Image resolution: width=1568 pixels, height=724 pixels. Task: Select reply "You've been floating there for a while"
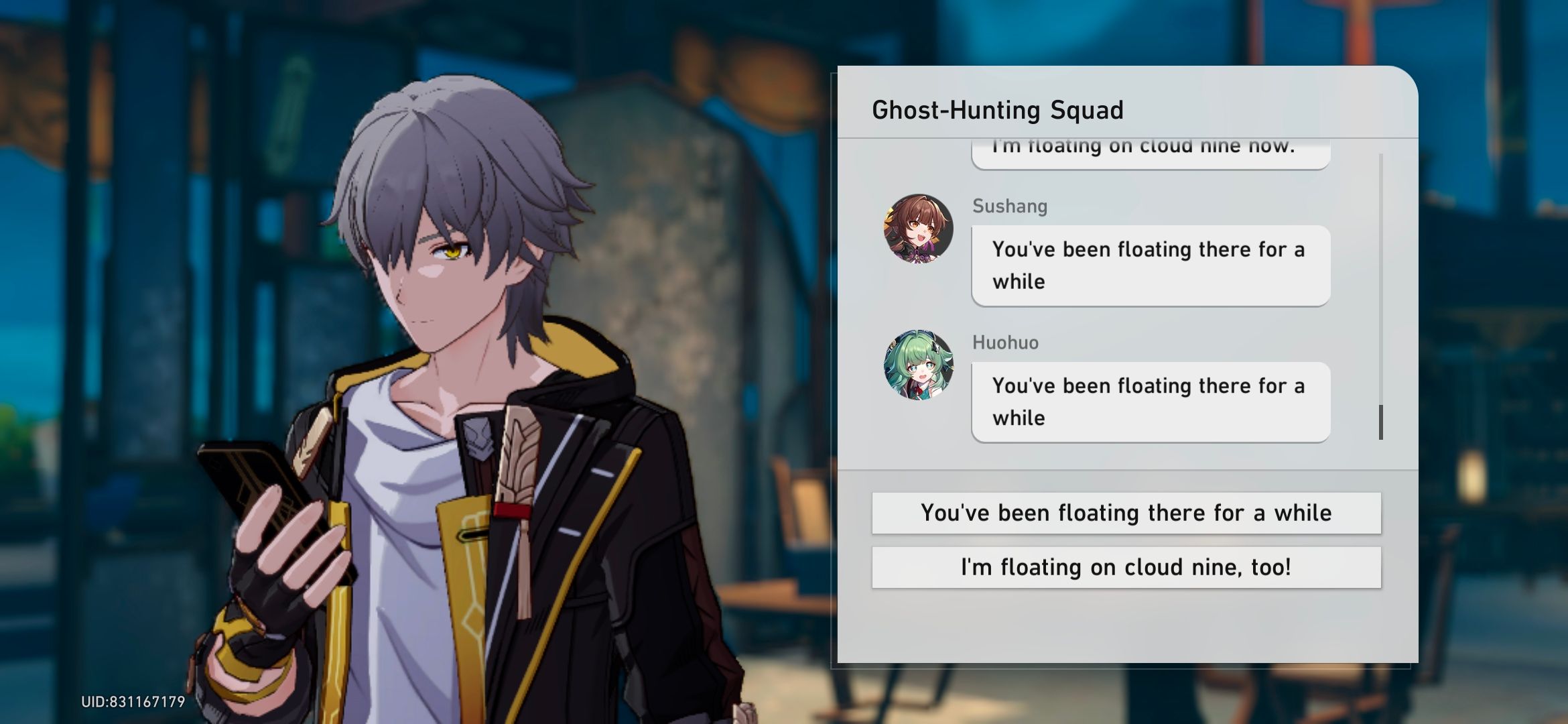[1126, 513]
